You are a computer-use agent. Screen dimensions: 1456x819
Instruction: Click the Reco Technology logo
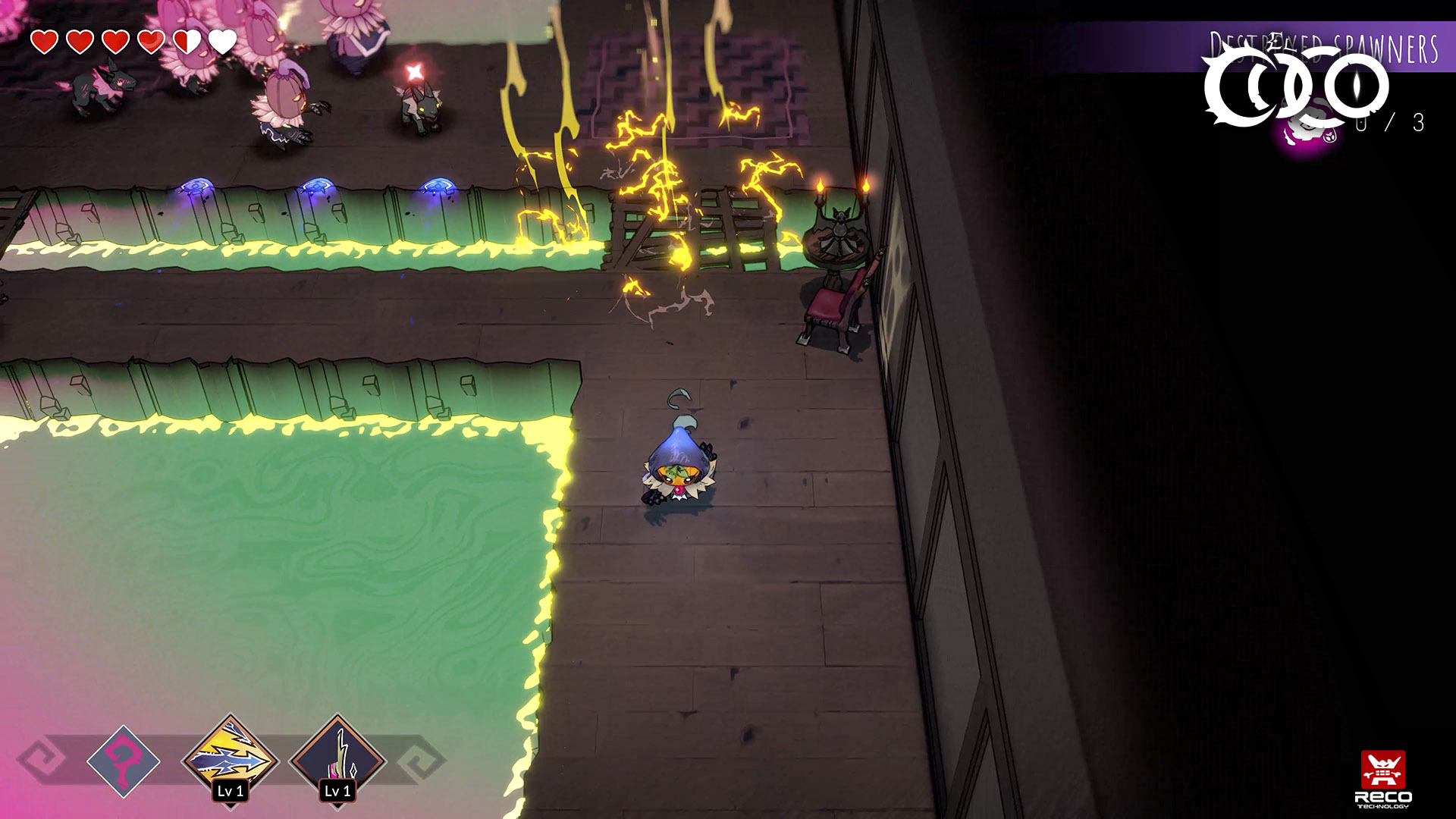[x=1382, y=779]
